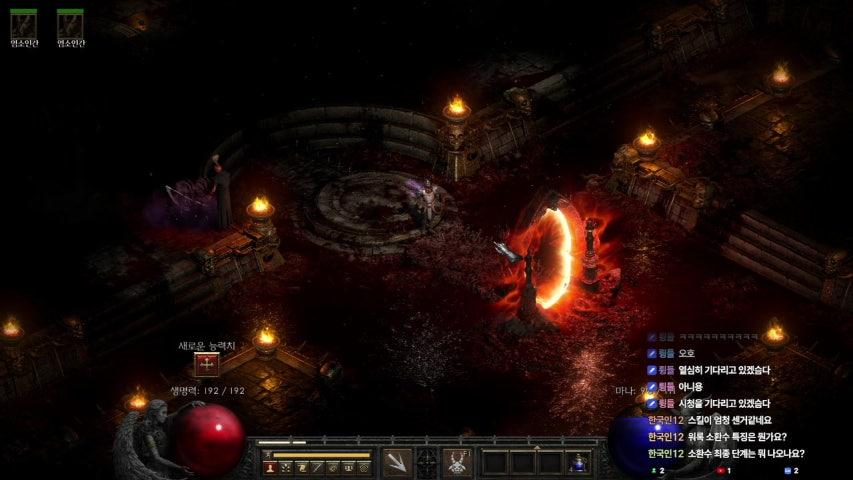Select the first goatman minion portrait
853x480 pixels.
pos(23,24)
